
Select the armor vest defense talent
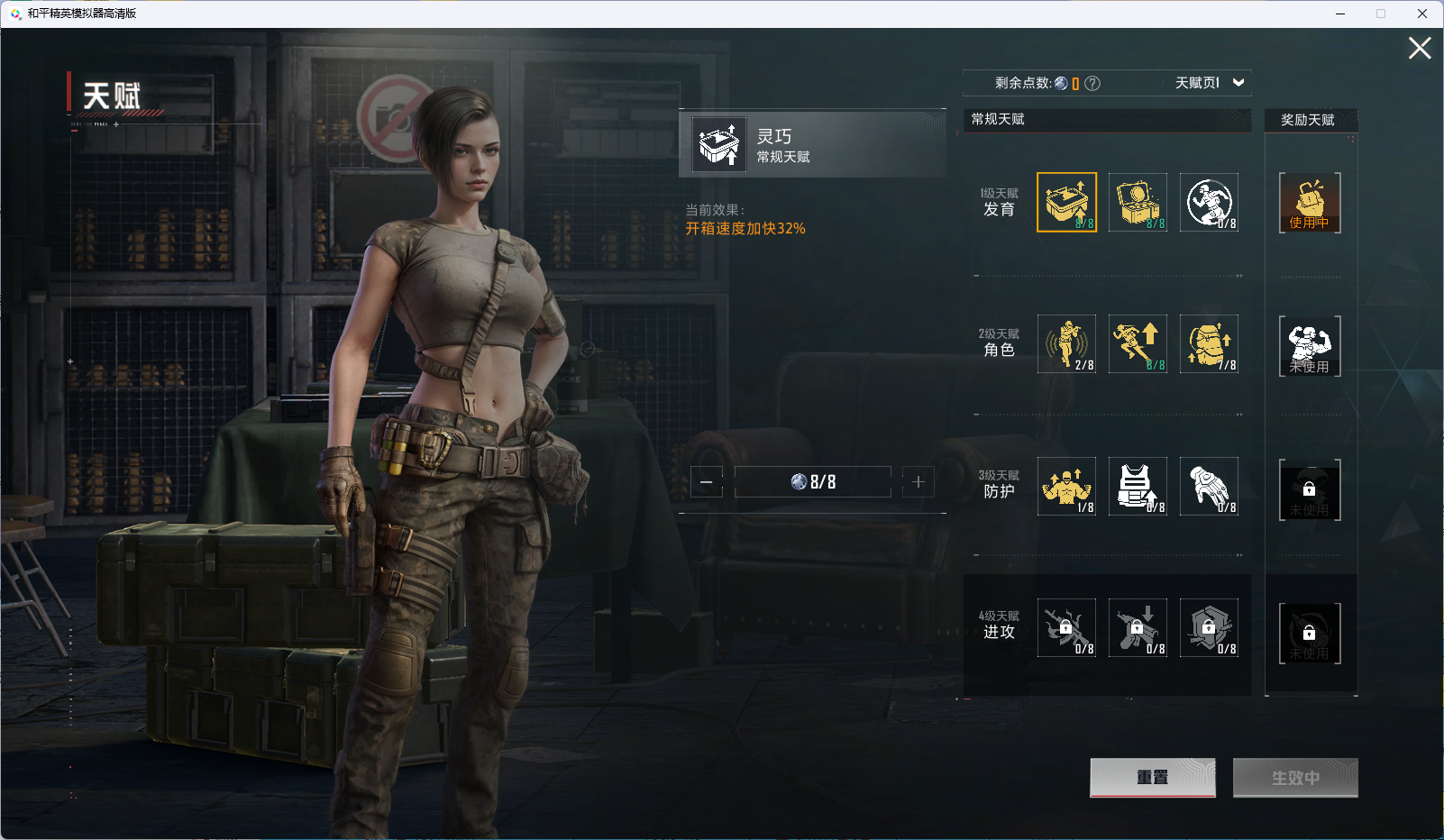(1138, 486)
